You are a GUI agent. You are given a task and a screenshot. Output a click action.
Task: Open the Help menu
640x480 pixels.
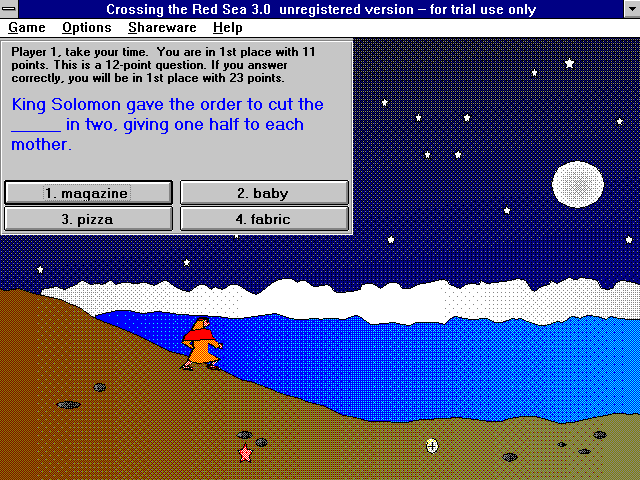[x=227, y=28]
